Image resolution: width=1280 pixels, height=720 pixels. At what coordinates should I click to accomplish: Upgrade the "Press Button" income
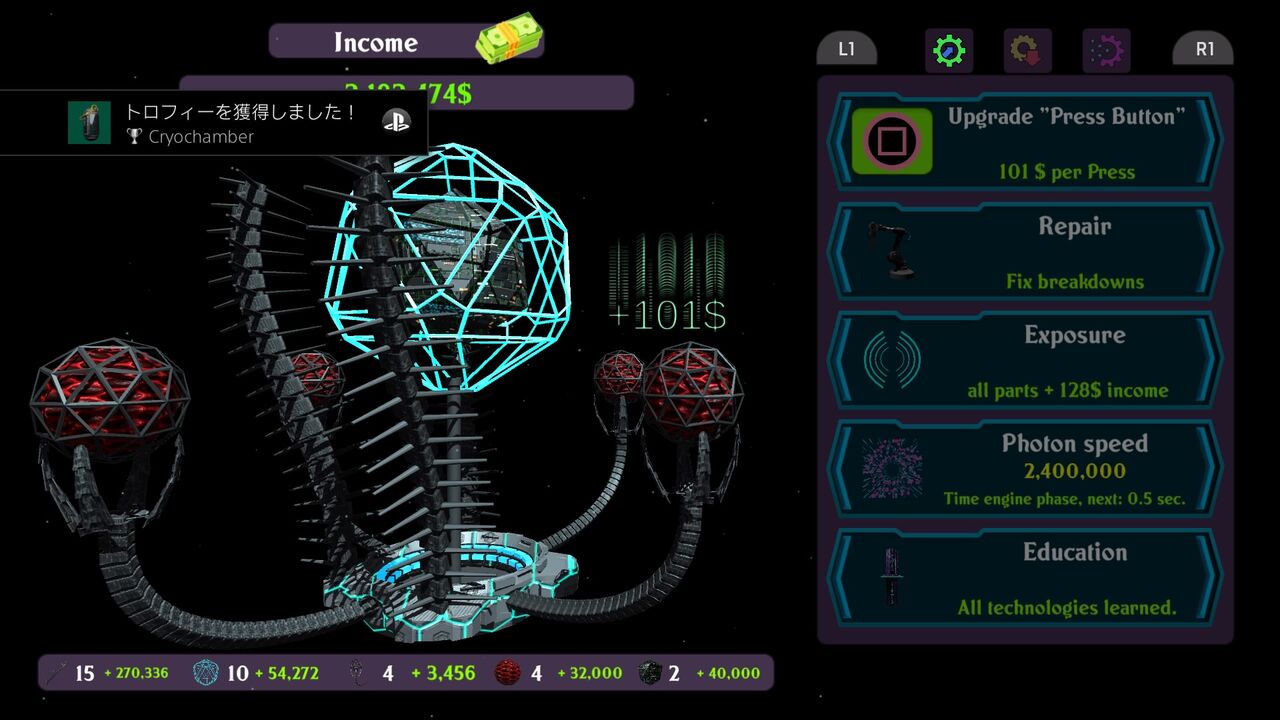(x=1025, y=142)
